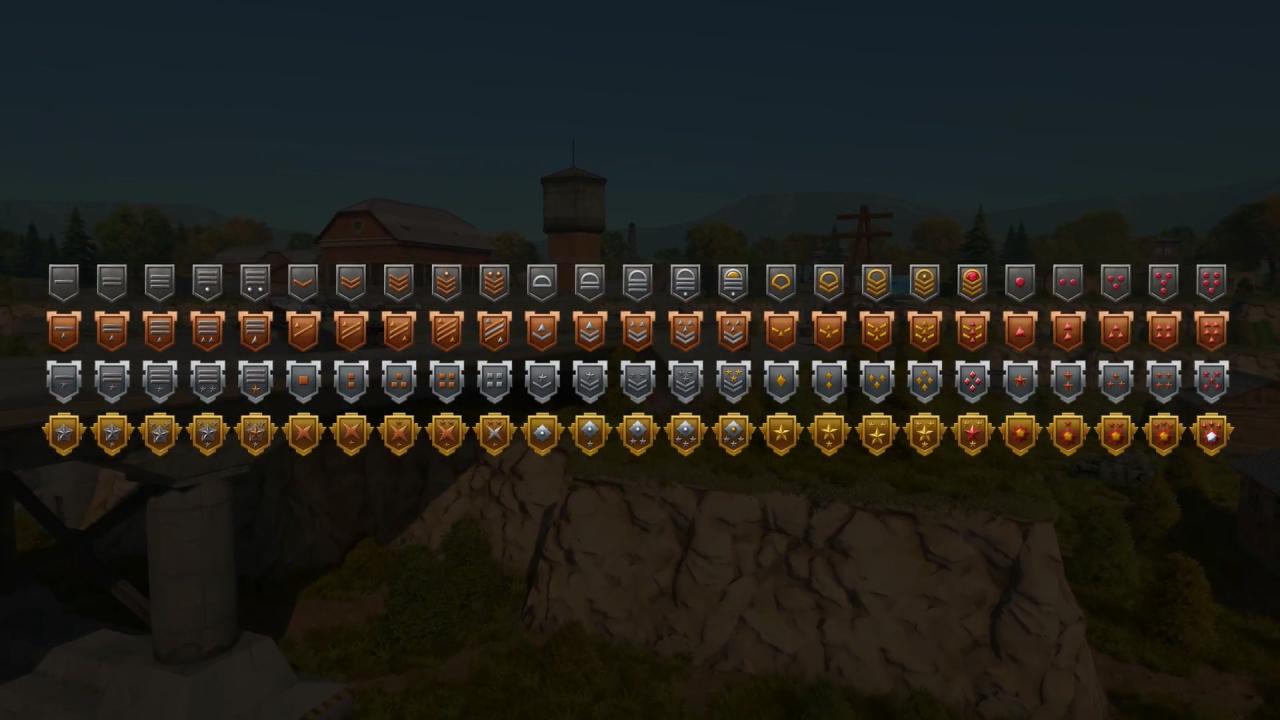
Task: Select the gold badge with one plain gold star
Action: (x=781, y=434)
